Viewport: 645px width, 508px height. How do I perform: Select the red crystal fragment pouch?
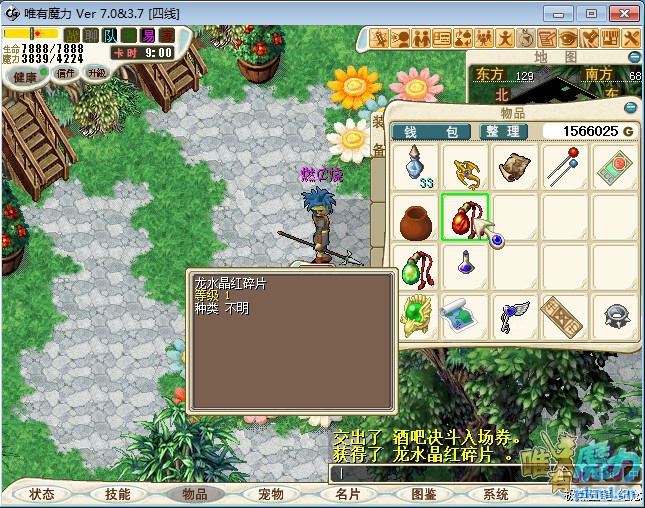465,217
